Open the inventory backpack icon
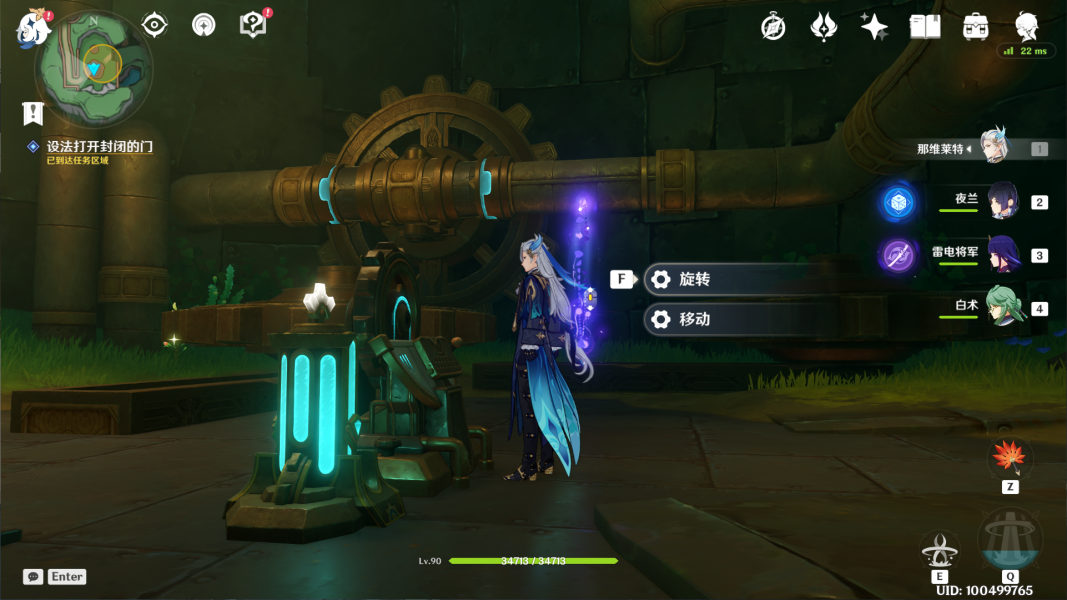This screenshot has width=1067, height=600. coord(976,27)
